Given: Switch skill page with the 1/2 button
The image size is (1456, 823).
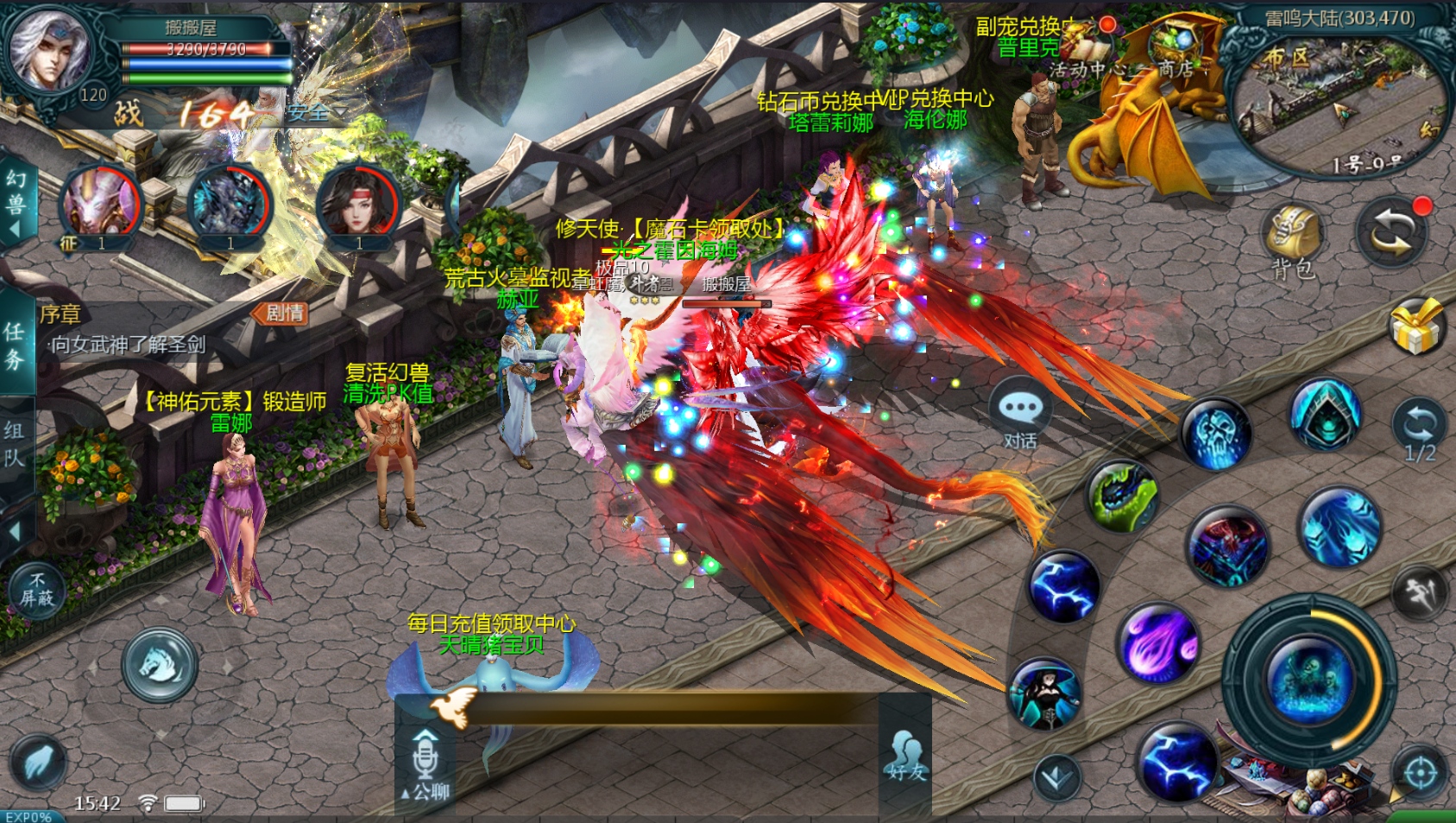Looking at the screenshot, I should (1418, 430).
